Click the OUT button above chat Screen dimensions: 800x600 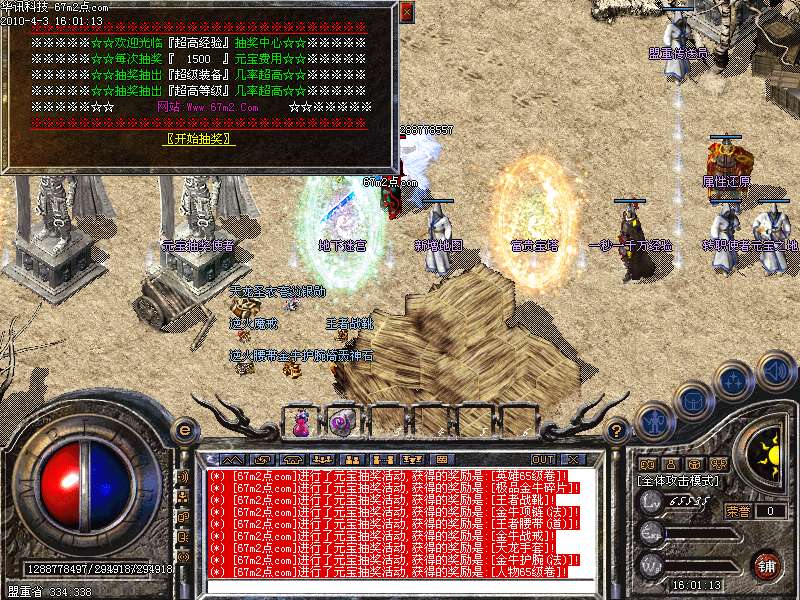click(543, 459)
